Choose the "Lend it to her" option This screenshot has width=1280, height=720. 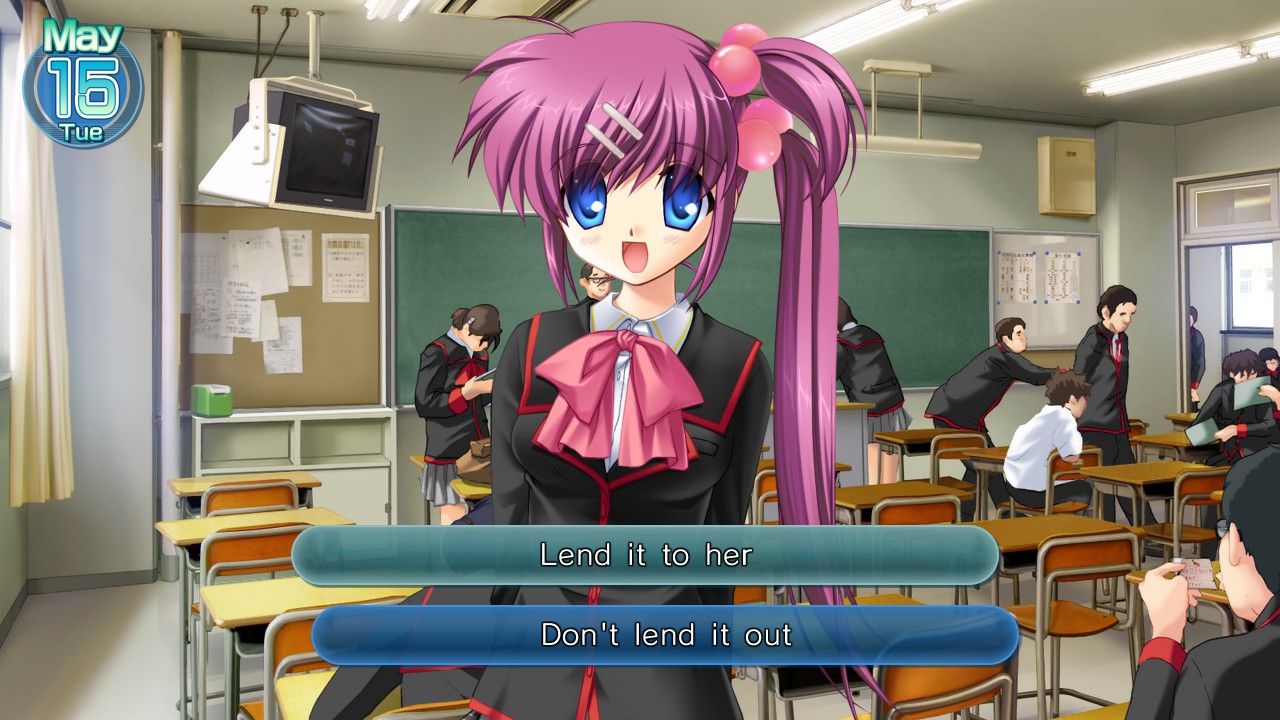pyautogui.click(x=640, y=555)
